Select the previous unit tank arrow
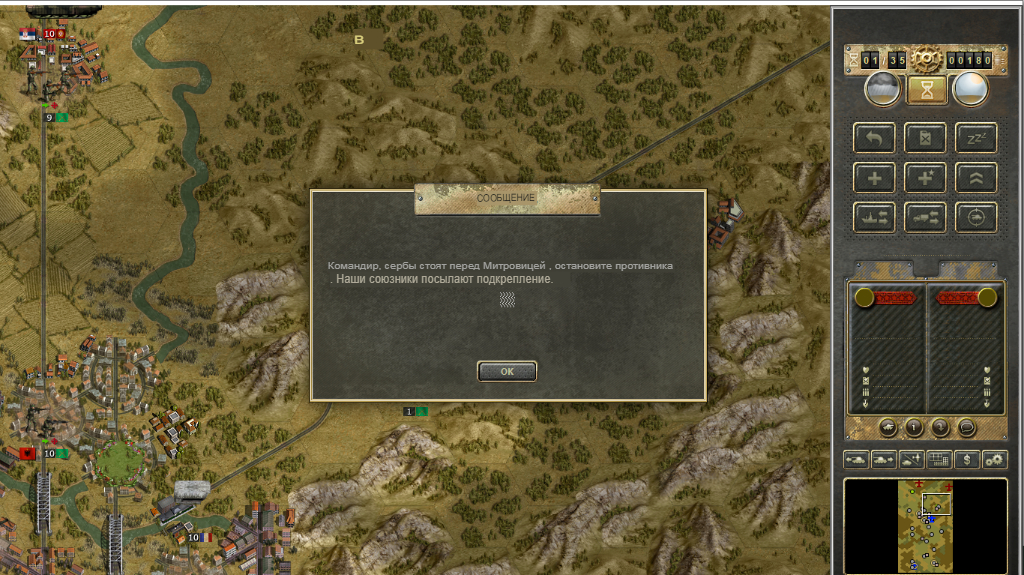 point(857,459)
